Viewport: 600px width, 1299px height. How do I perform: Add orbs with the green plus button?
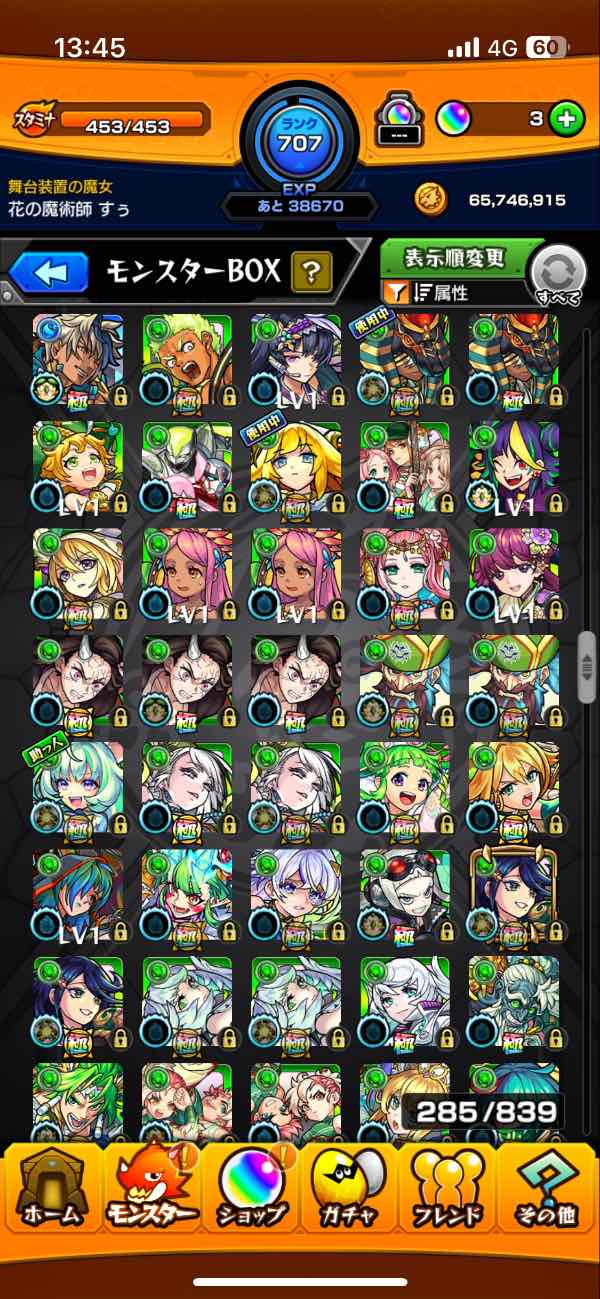tap(566, 119)
